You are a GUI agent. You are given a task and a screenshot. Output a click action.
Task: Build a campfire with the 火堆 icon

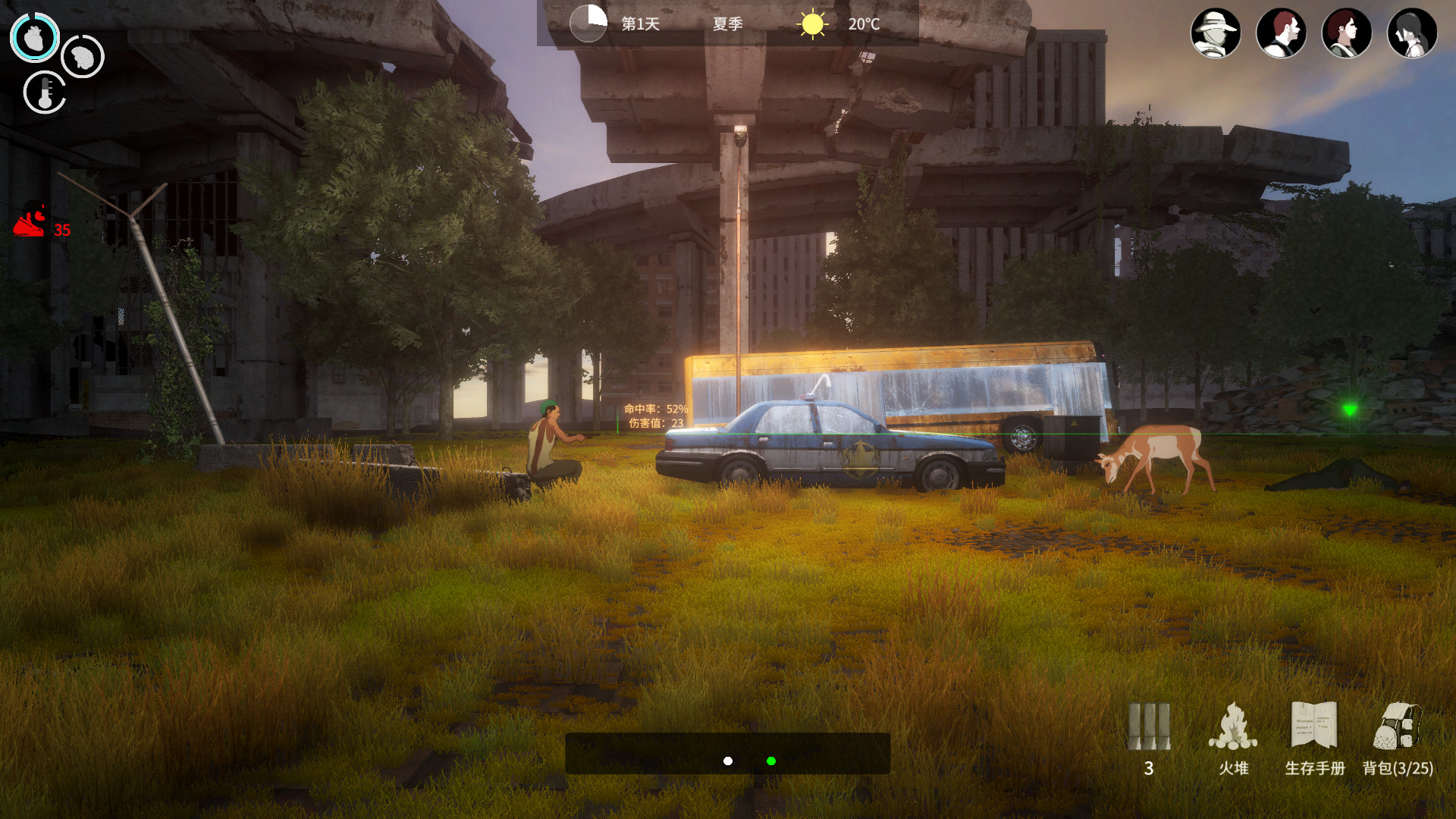[1233, 726]
